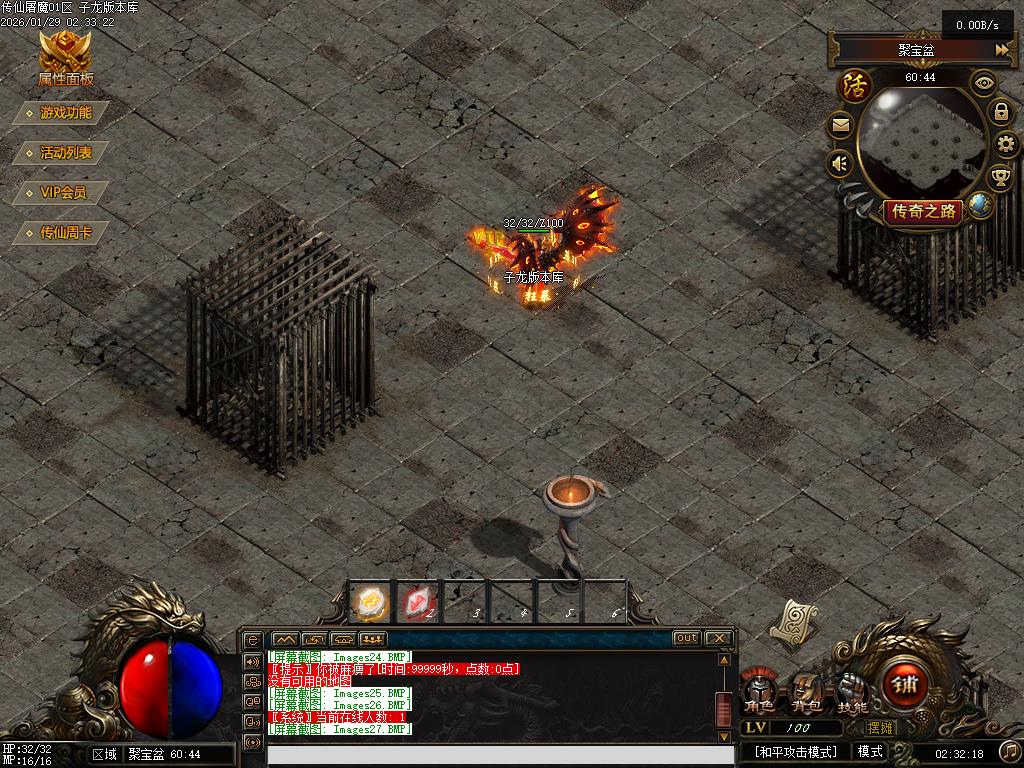
Task: Click the 摆摊 stall button
Action: [880, 728]
